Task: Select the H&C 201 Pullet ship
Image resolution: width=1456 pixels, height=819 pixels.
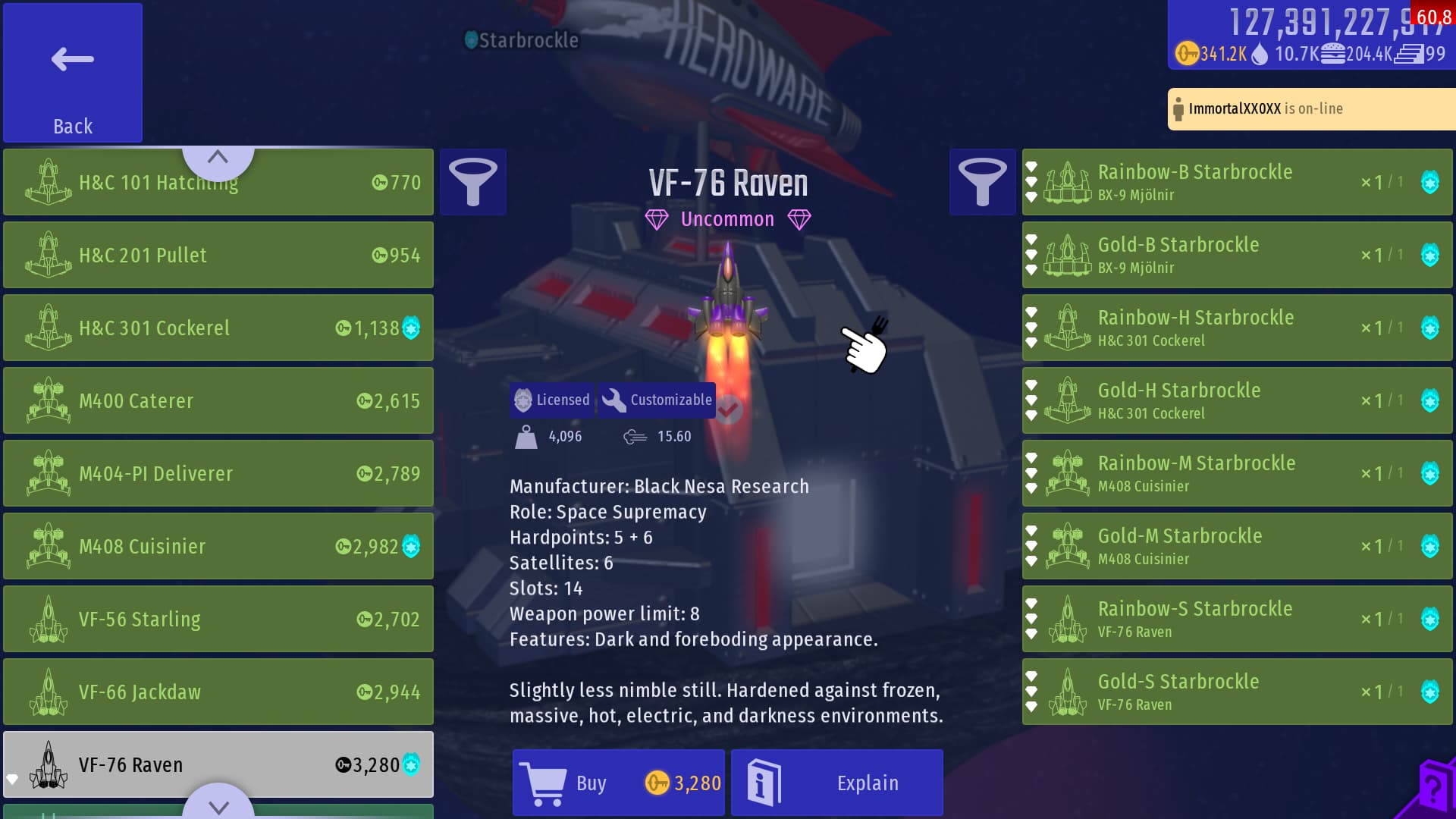Action: (218, 255)
